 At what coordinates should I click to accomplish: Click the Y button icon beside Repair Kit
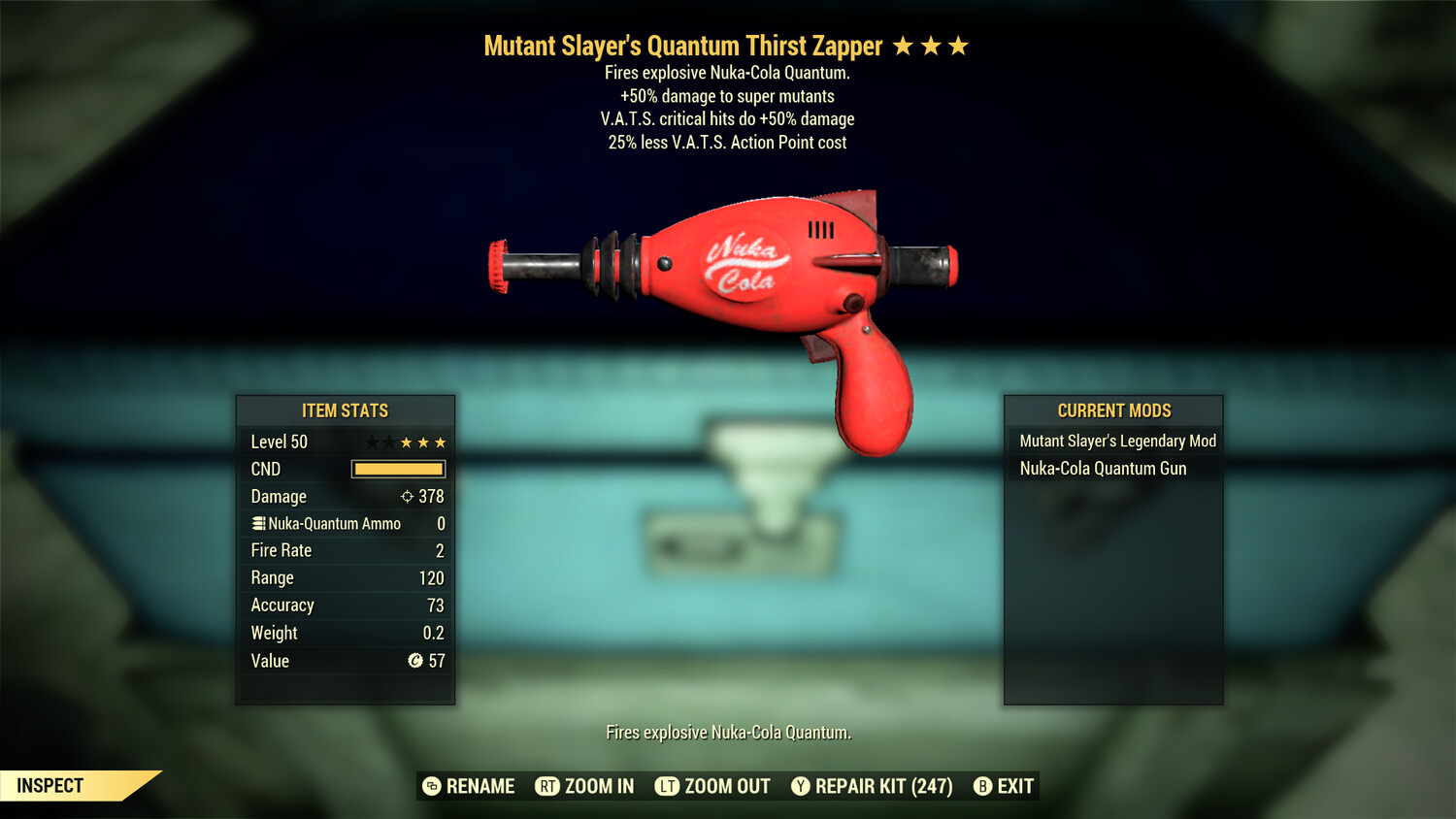[800, 786]
